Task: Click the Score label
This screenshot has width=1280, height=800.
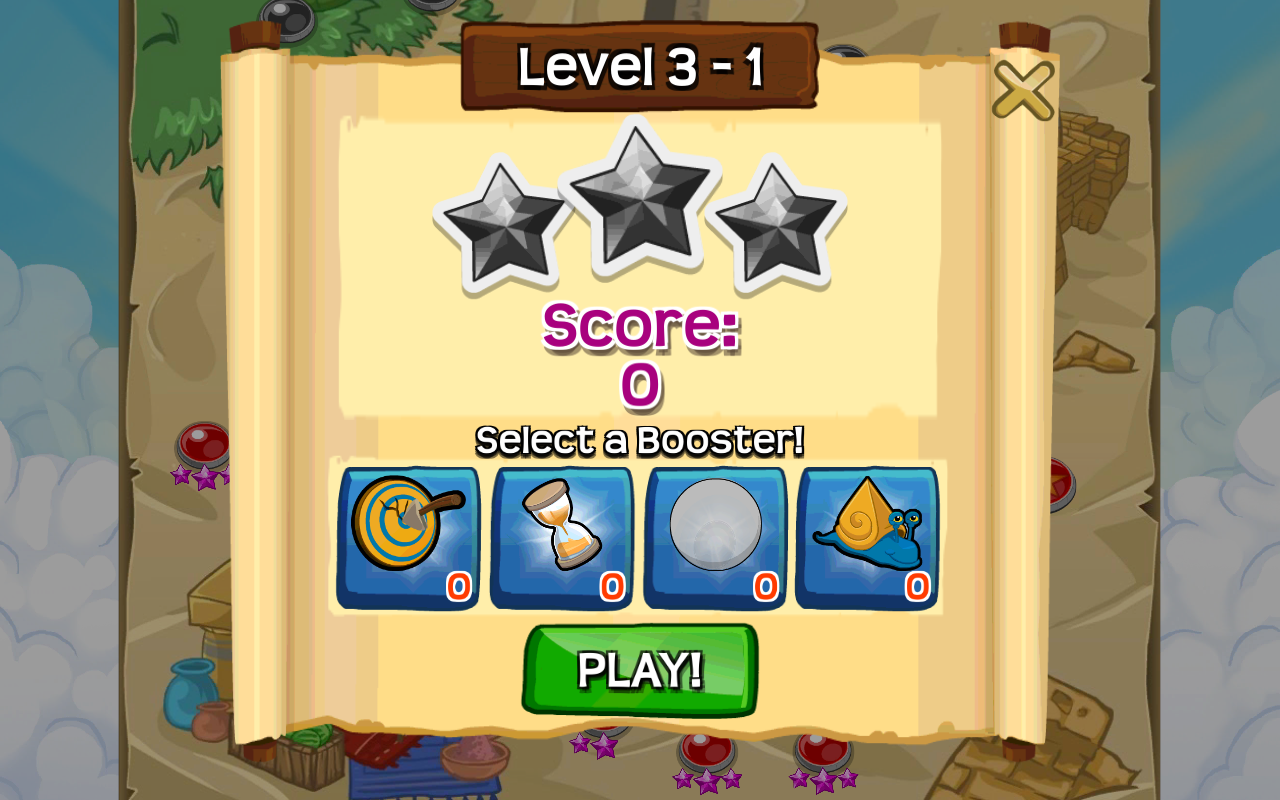Action: point(638,325)
